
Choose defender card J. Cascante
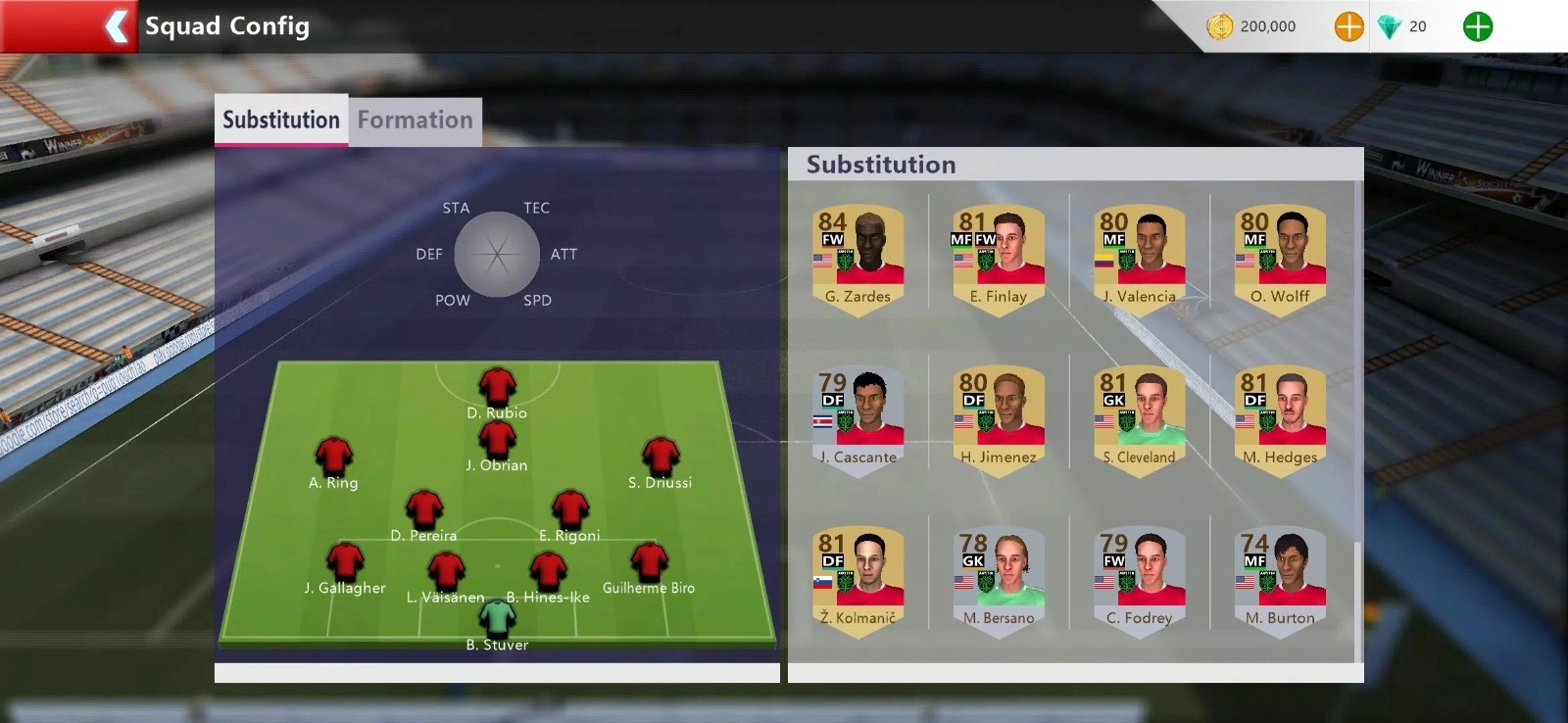tap(857, 418)
